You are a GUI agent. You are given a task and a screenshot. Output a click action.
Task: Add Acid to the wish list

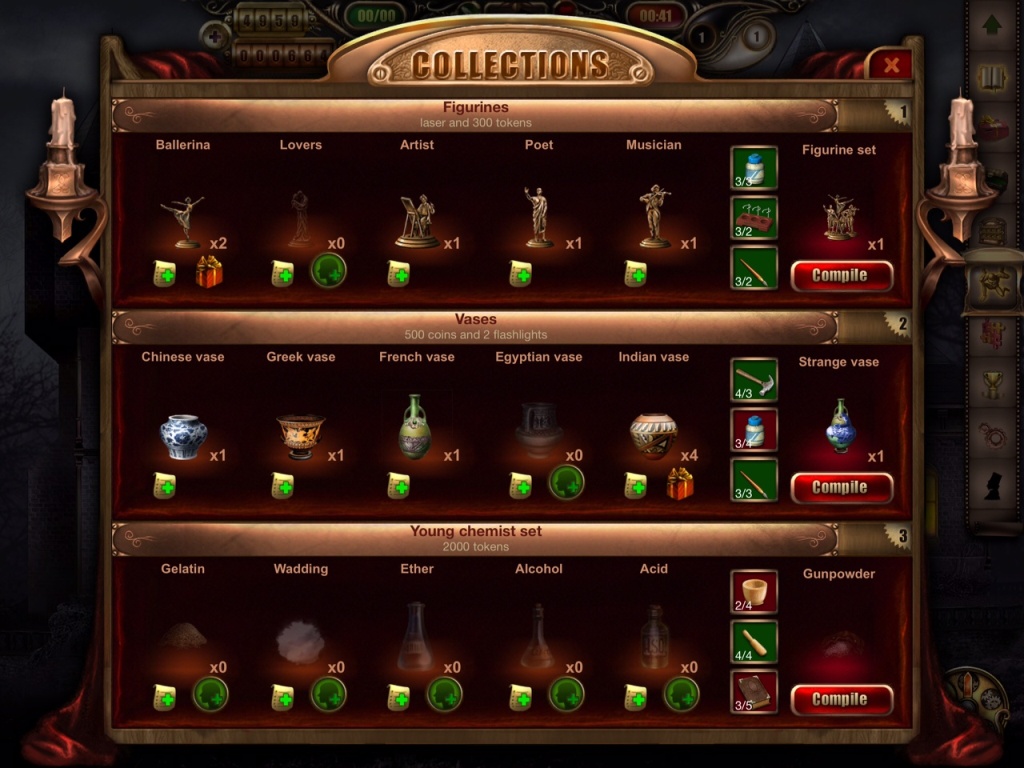[636, 696]
